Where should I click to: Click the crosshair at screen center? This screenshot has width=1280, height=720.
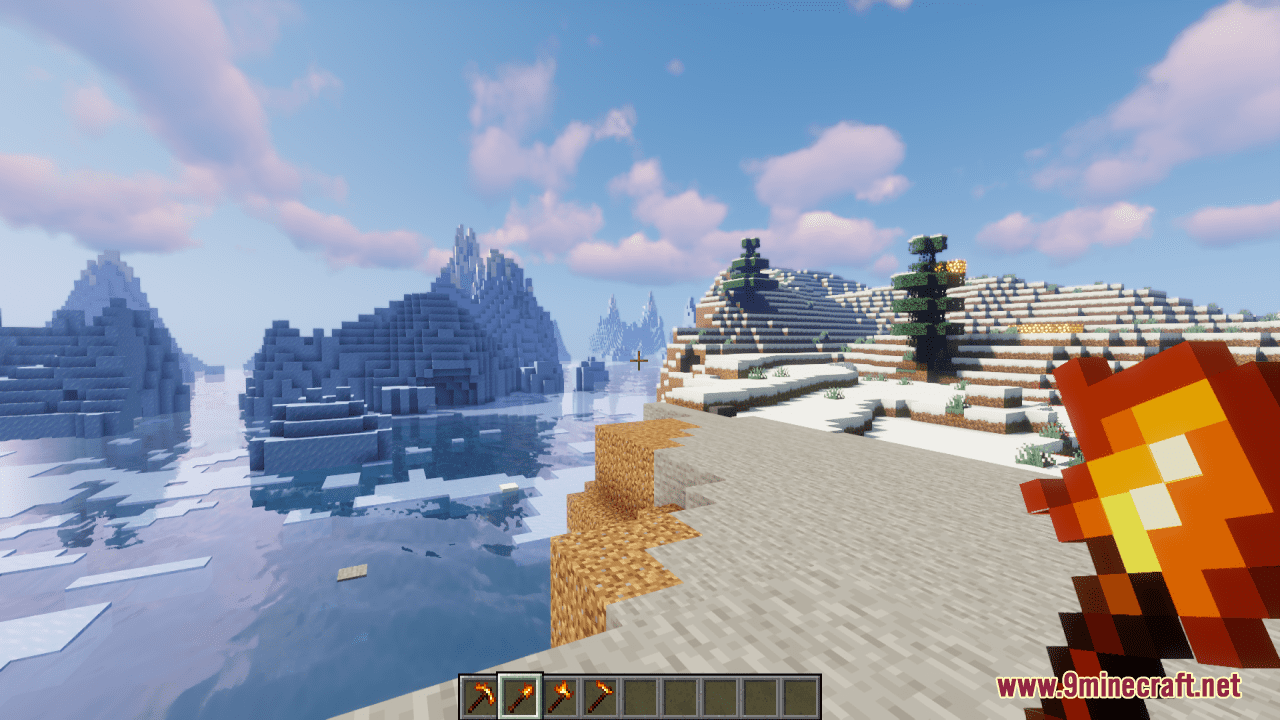click(x=640, y=360)
